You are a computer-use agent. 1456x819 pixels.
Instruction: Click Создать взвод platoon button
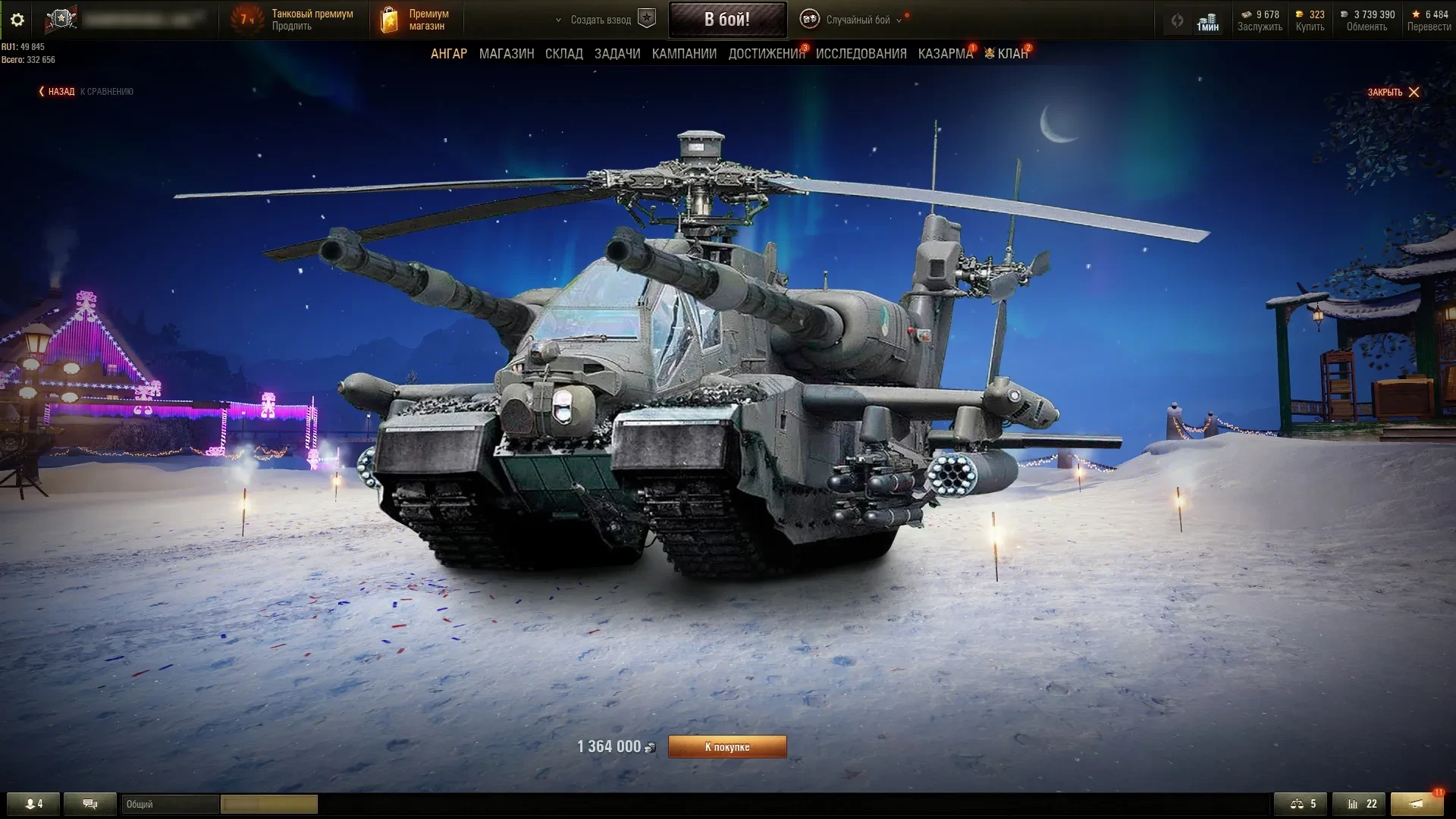(x=601, y=20)
